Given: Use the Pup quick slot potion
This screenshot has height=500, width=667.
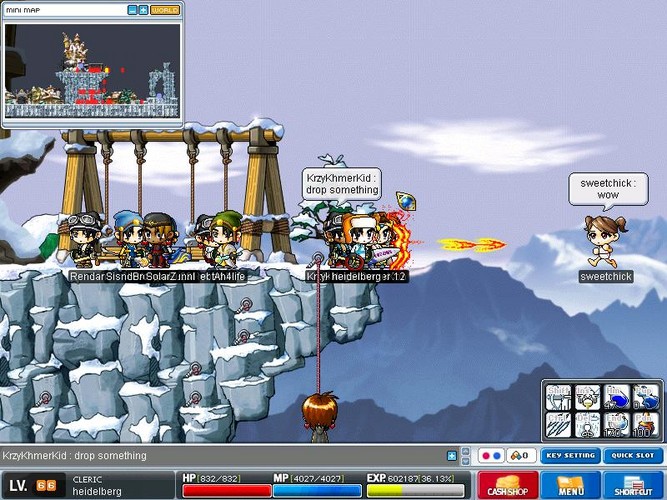Looking at the screenshot, I should click(646, 397).
